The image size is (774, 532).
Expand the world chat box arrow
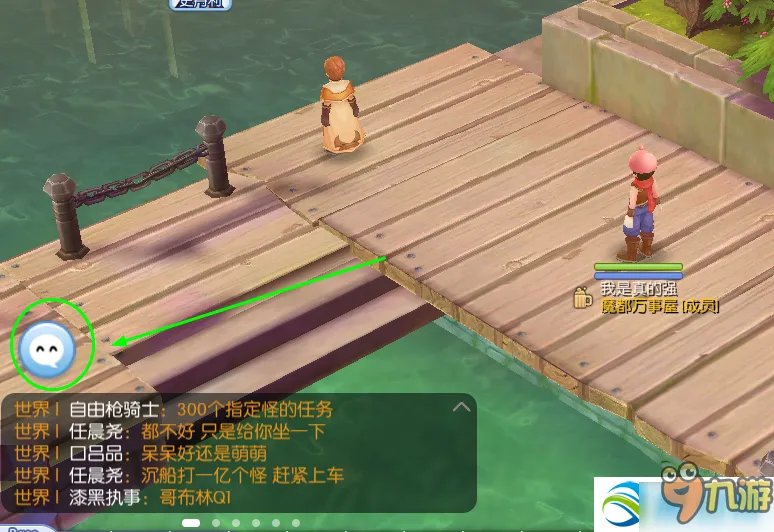click(461, 408)
